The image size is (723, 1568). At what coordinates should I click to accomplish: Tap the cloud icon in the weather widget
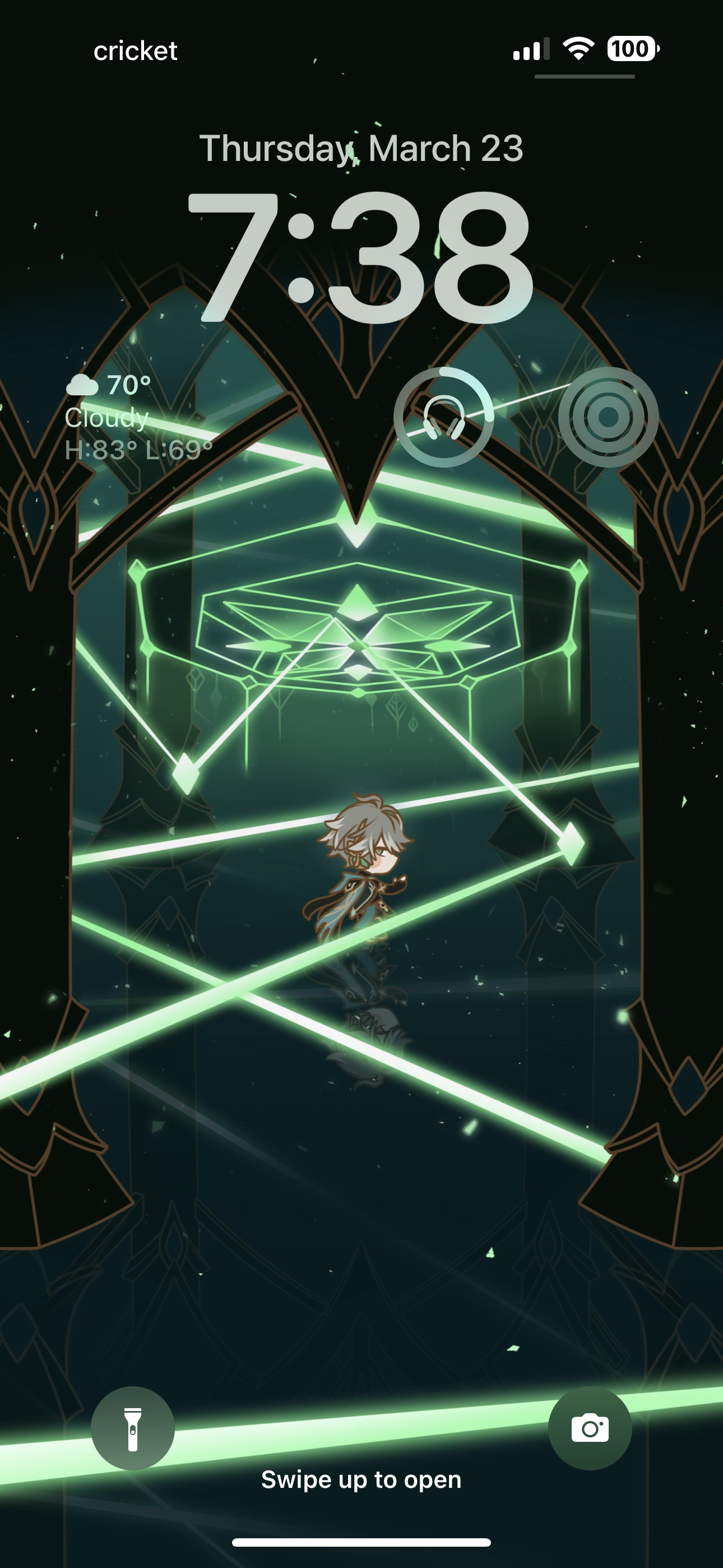pyautogui.click(x=84, y=385)
